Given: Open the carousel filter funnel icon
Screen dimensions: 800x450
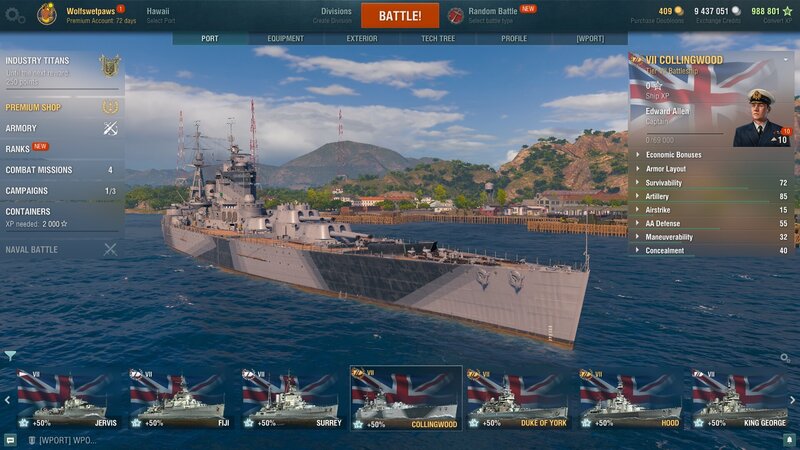Looking at the screenshot, I should point(10,355).
